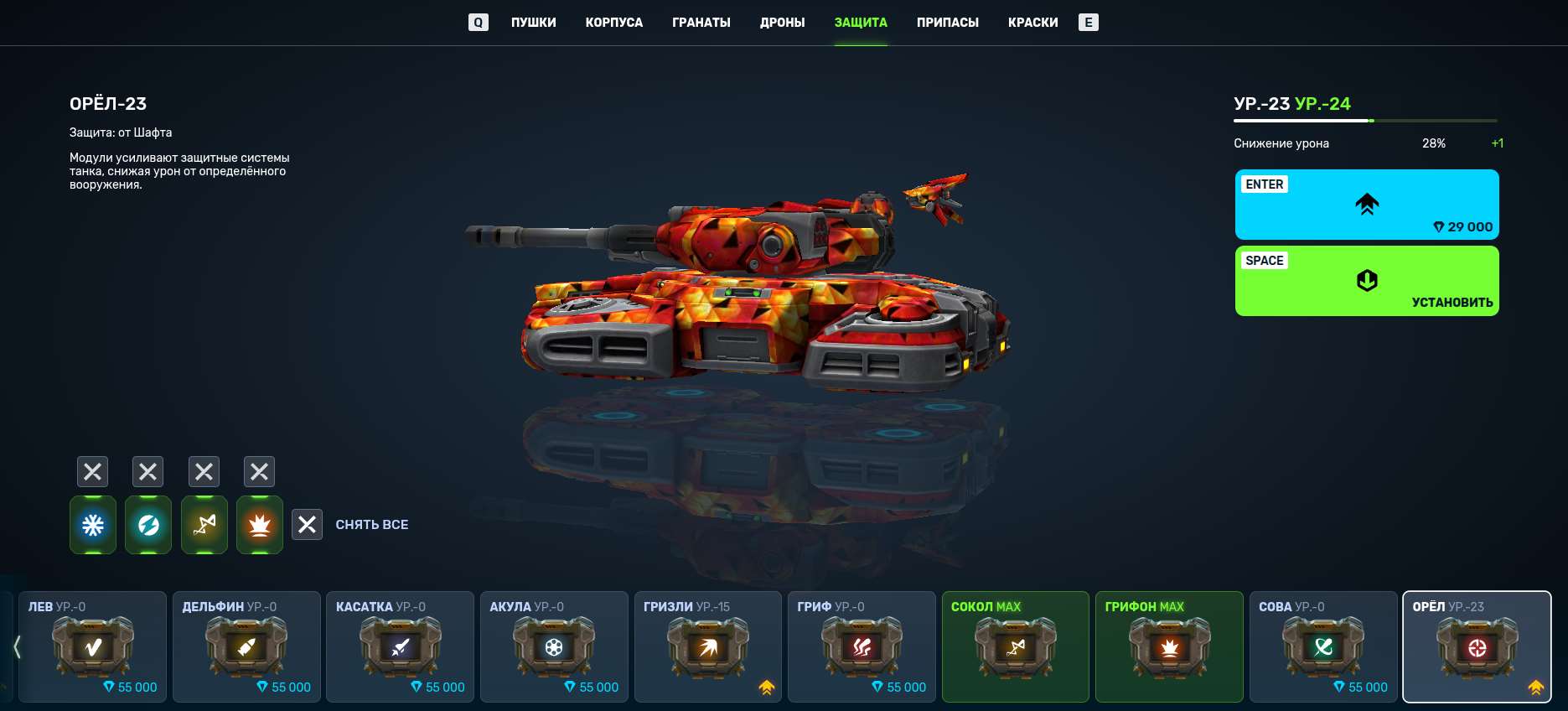Select the lightning protection module icon
The height and width of the screenshot is (711, 1568).
(148, 524)
